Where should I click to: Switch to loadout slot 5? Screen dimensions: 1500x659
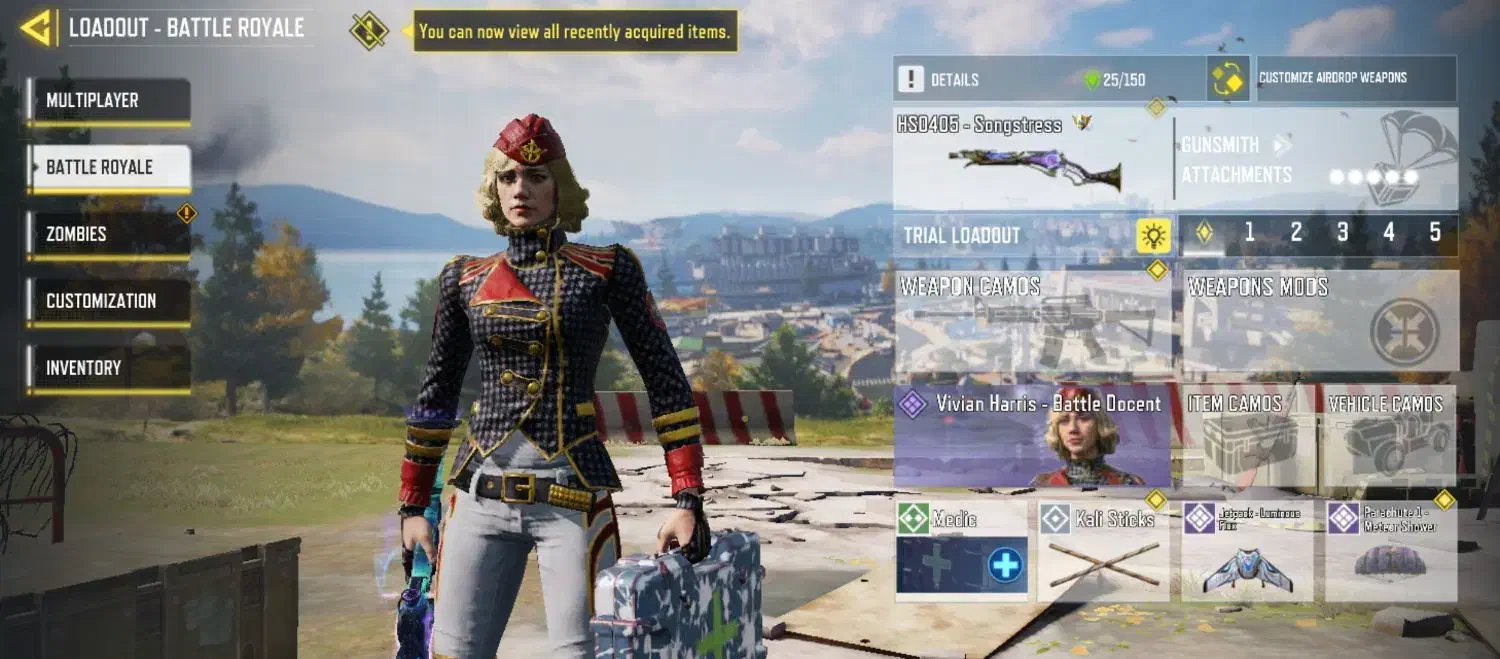(x=1435, y=234)
